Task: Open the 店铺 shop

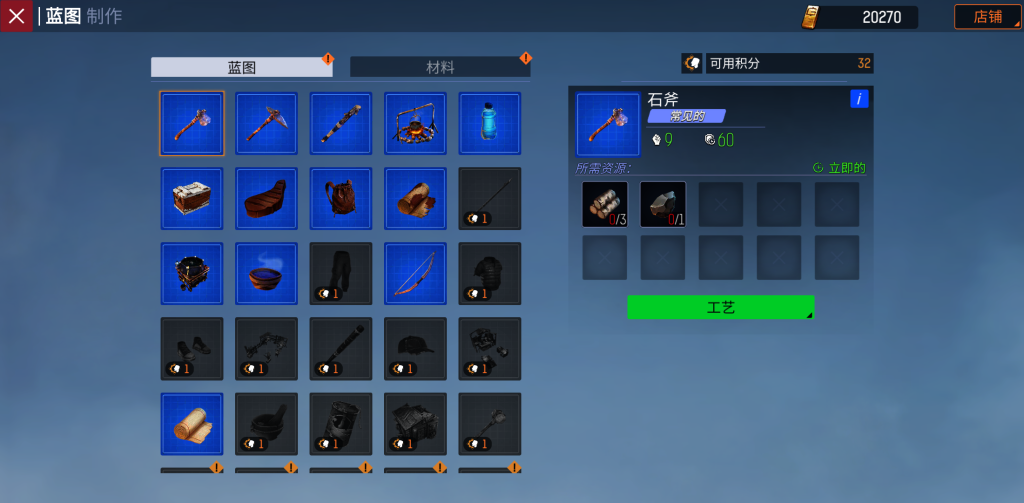Action: (x=987, y=17)
